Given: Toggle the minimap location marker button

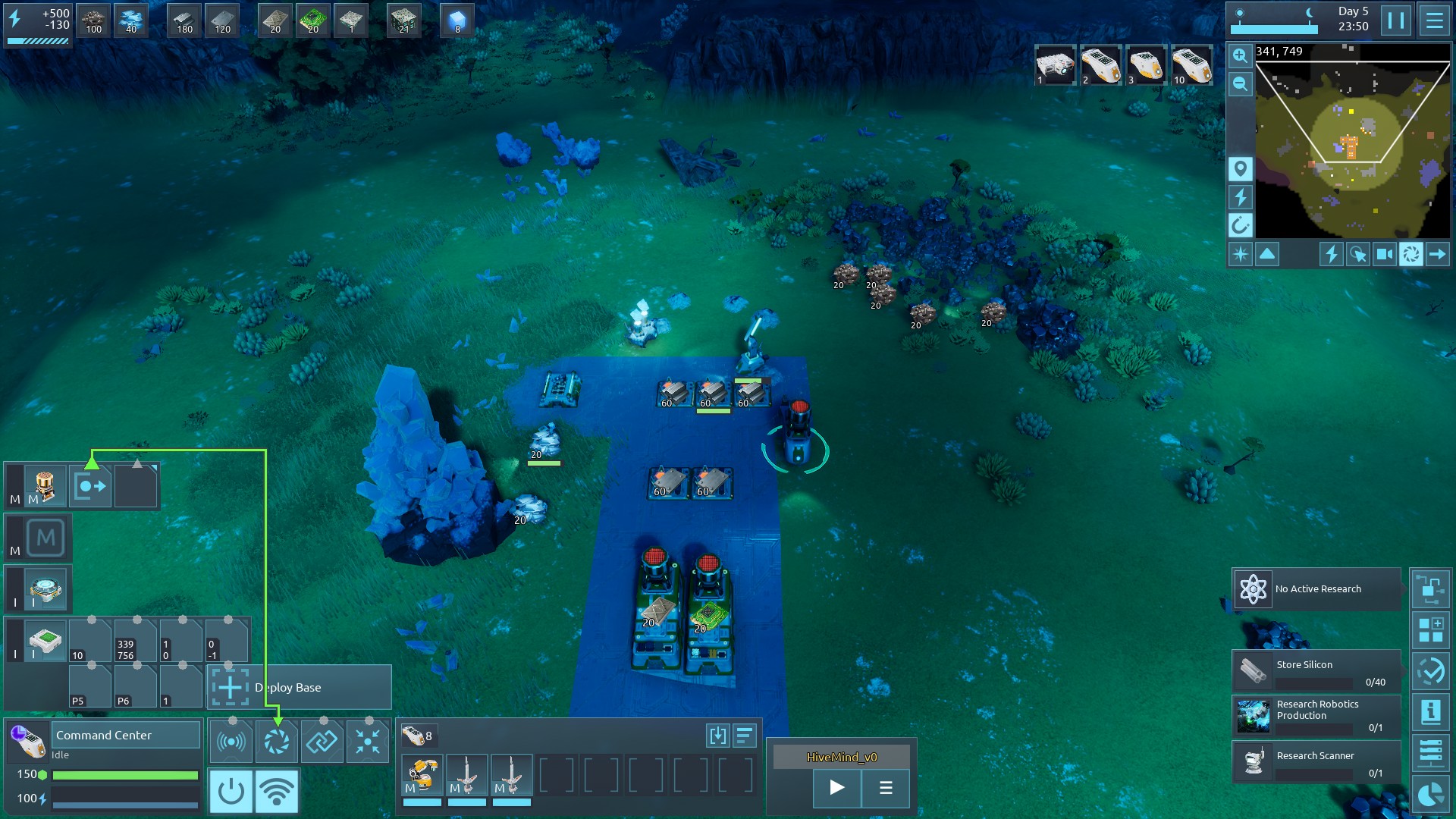Looking at the screenshot, I should coord(1240,168).
